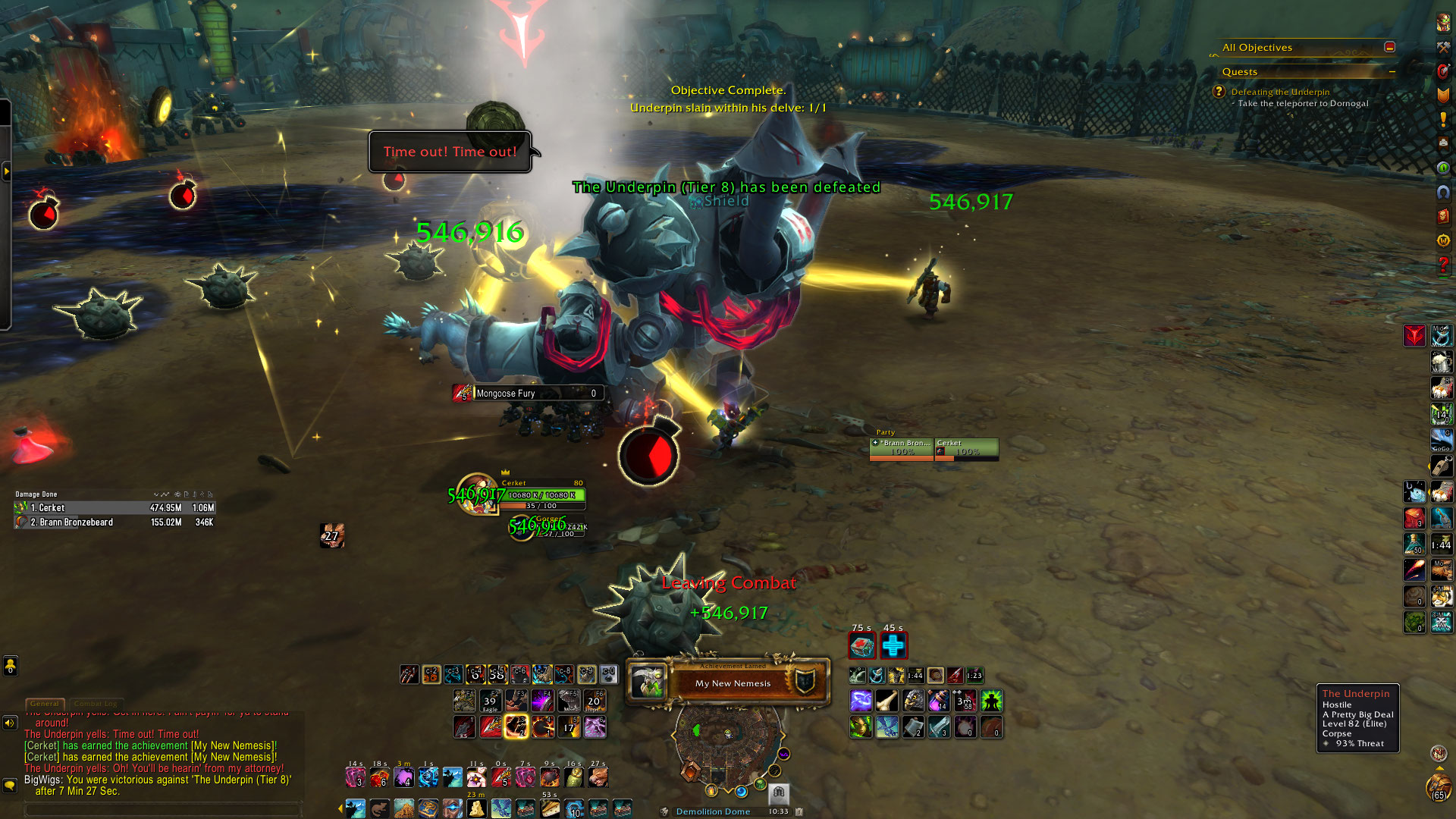Toggle the voice chat speaker button
This screenshot has height=819, width=1456.
(x=10, y=723)
